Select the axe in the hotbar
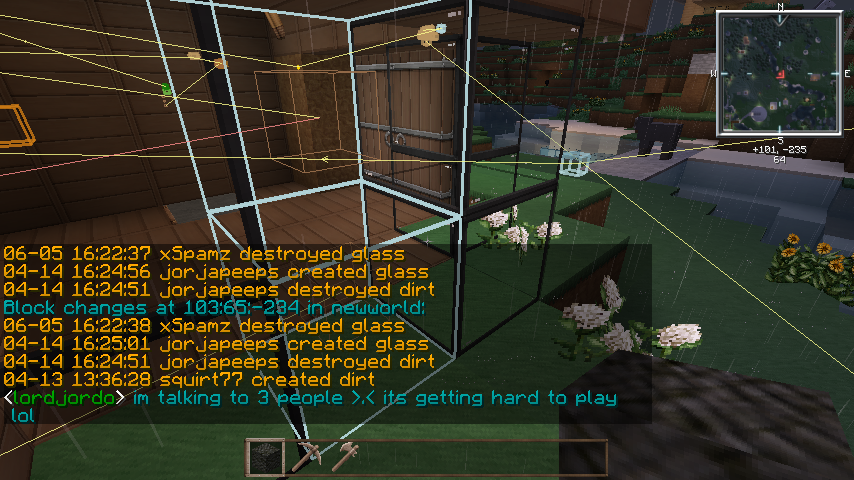 tap(346, 457)
